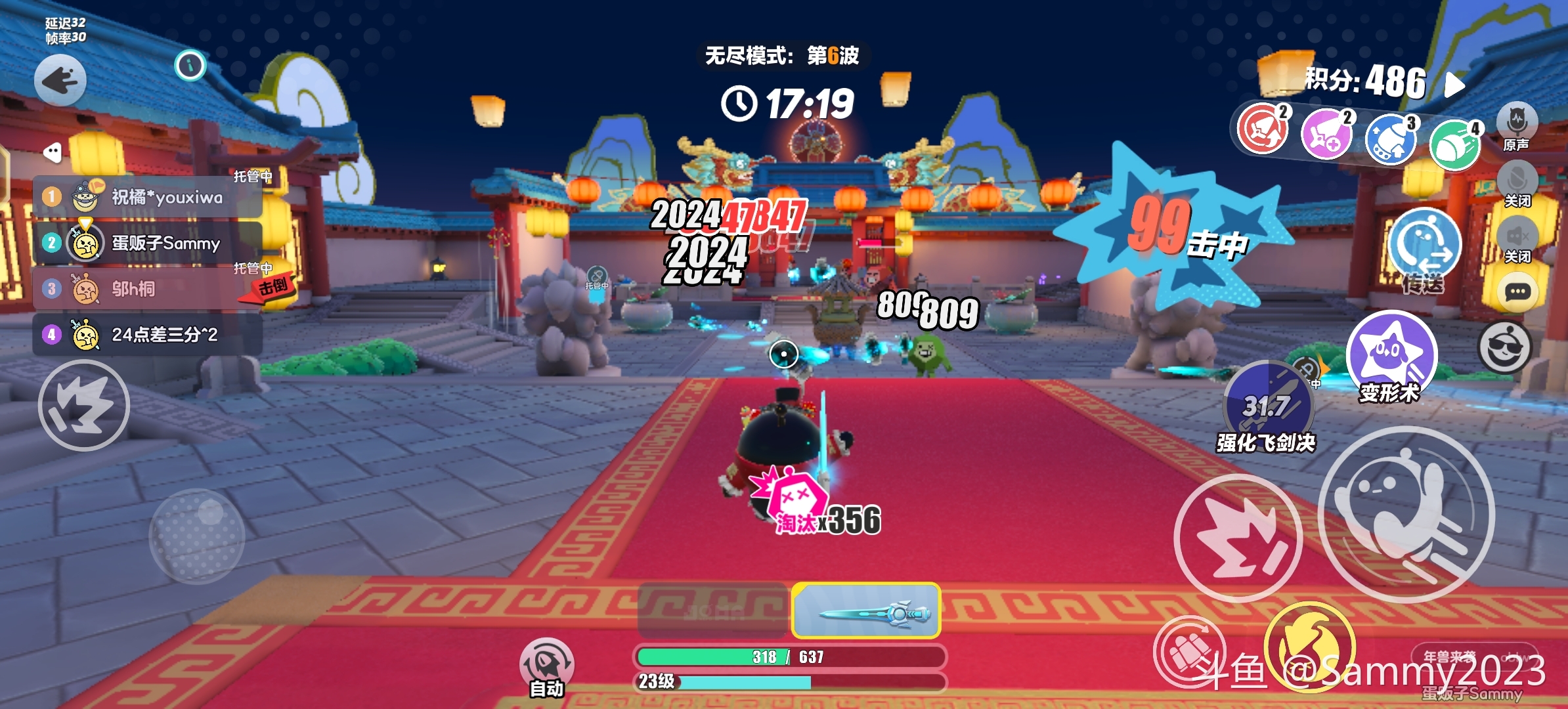The height and width of the screenshot is (709, 1568).
Task: Select player 24点差三分^2 row
Action: pyautogui.click(x=148, y=335)
